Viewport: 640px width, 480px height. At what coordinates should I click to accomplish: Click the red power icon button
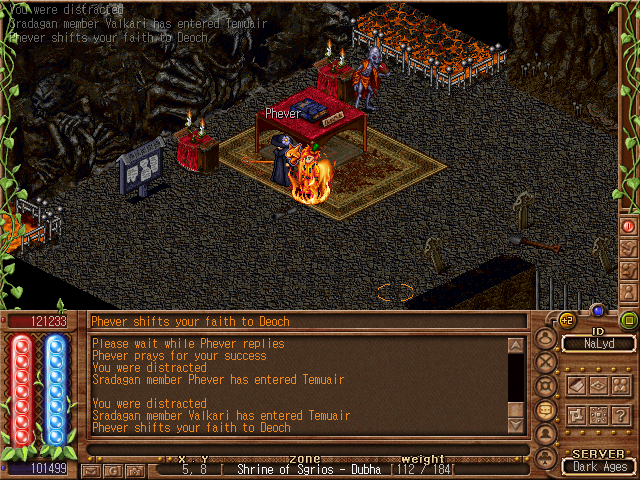(629, 226)
